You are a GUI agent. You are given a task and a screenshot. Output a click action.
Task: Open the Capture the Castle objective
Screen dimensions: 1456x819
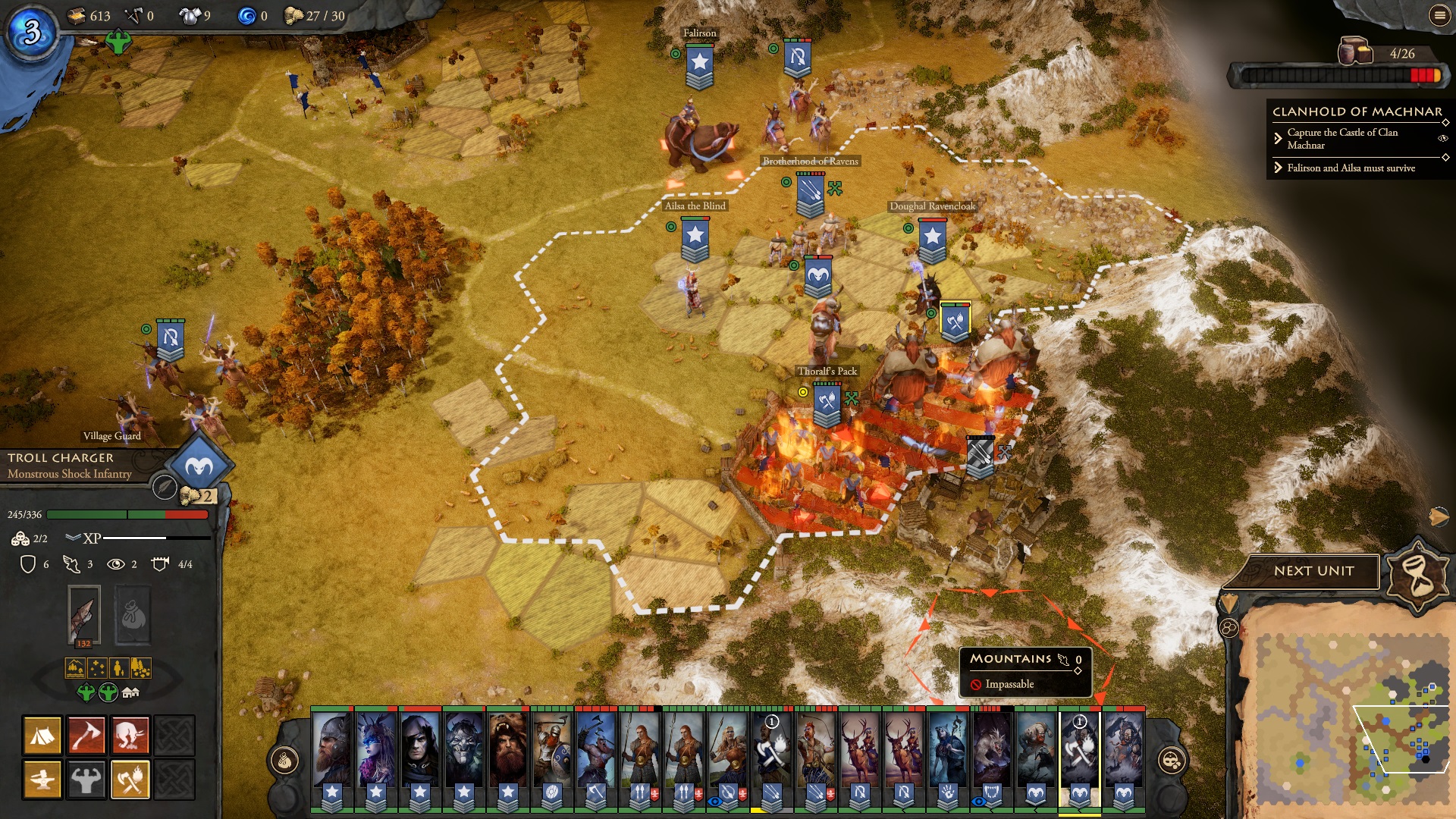1342,138
